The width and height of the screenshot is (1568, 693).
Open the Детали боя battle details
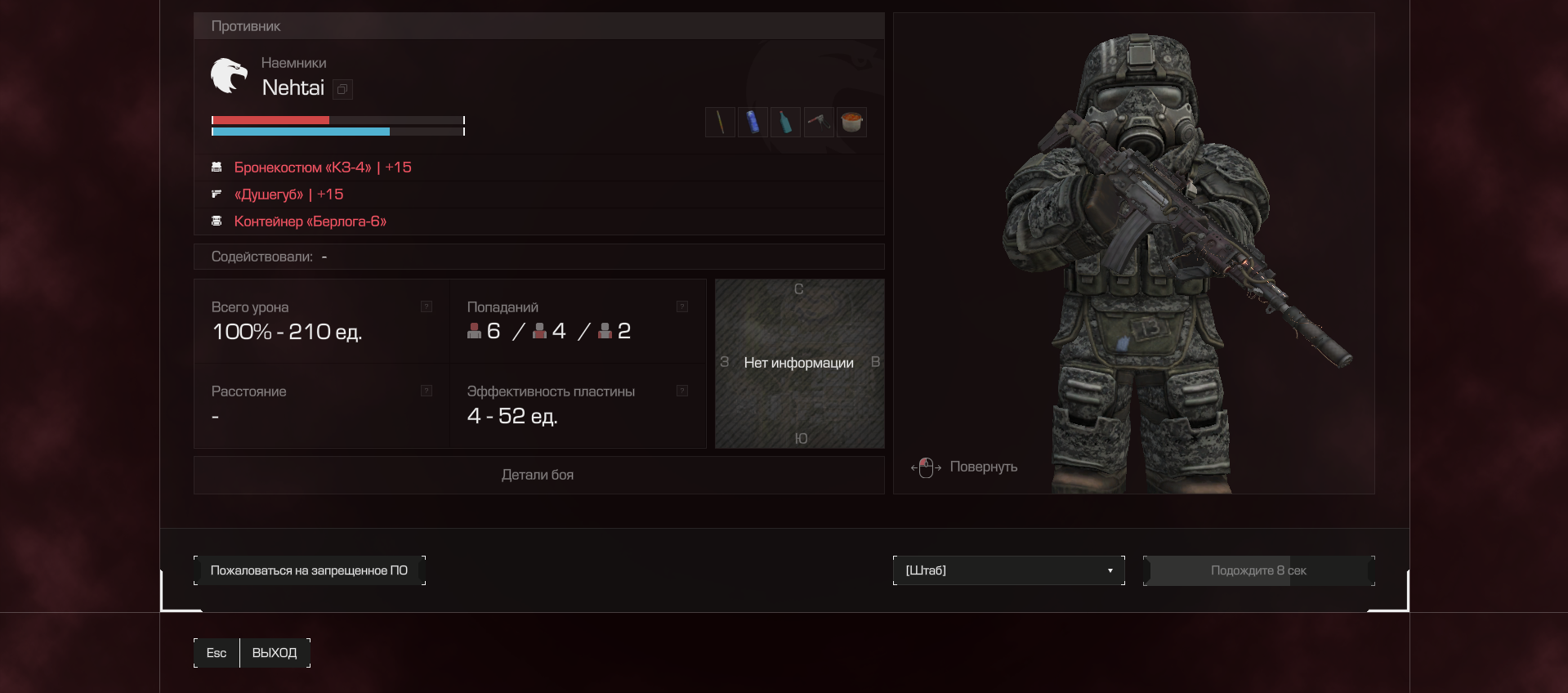tap(538, 475)
